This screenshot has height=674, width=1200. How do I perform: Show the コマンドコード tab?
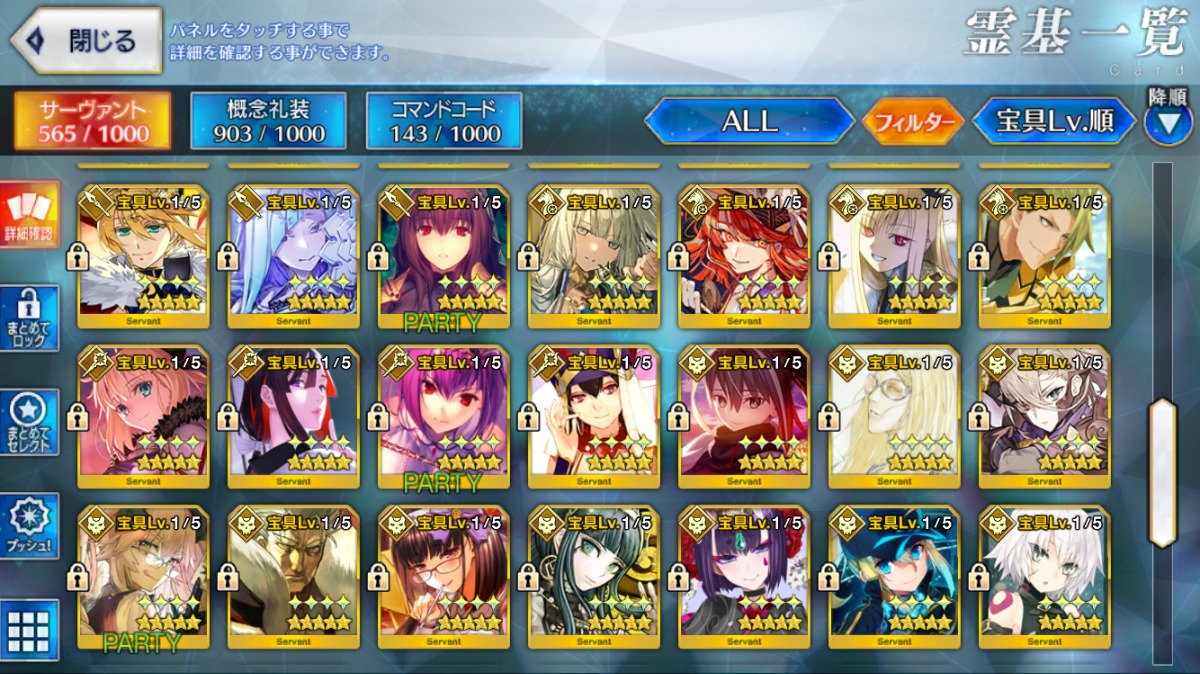coord(444,122)
